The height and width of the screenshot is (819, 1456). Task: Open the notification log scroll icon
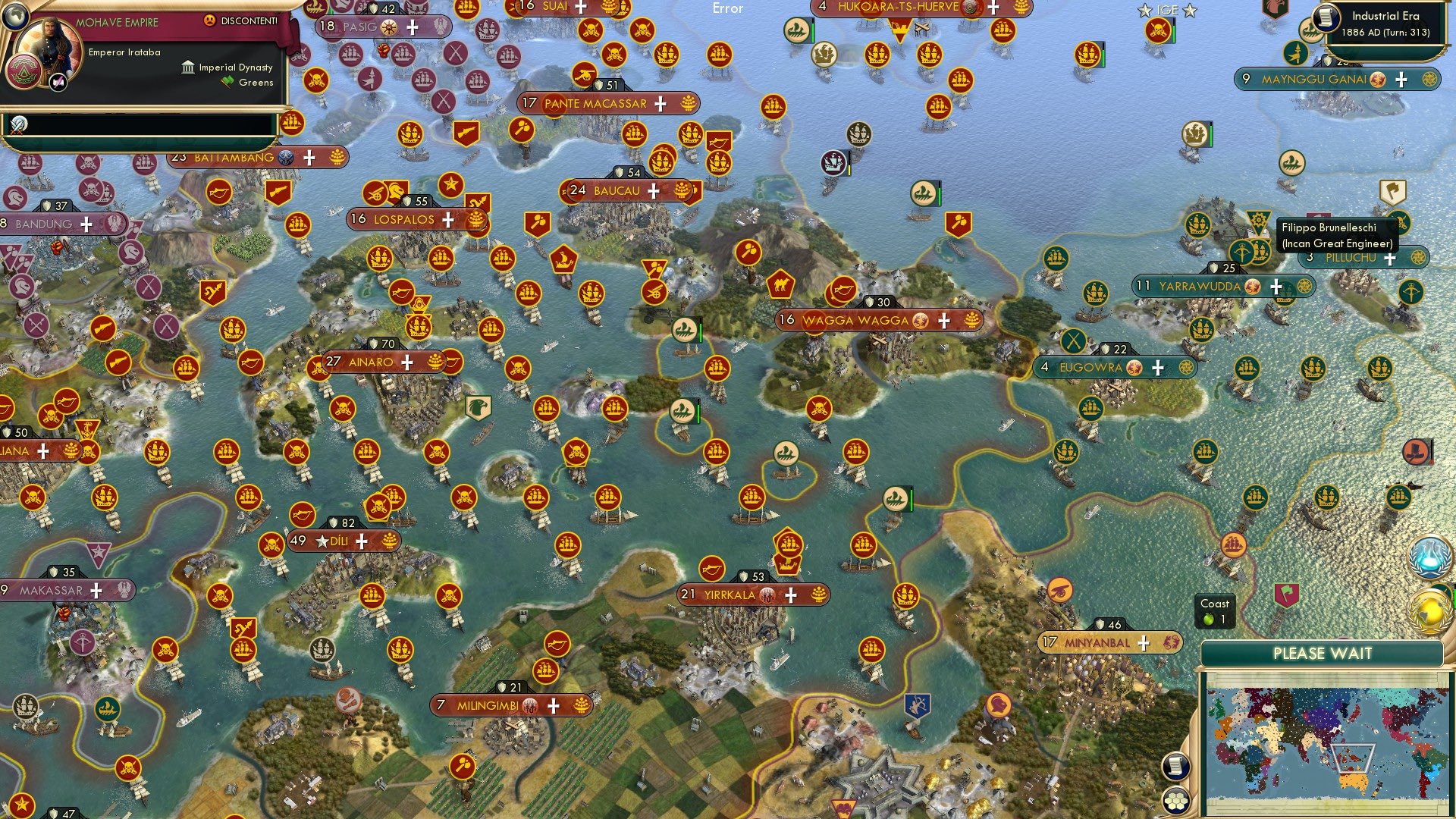[x=1178, y=767]
